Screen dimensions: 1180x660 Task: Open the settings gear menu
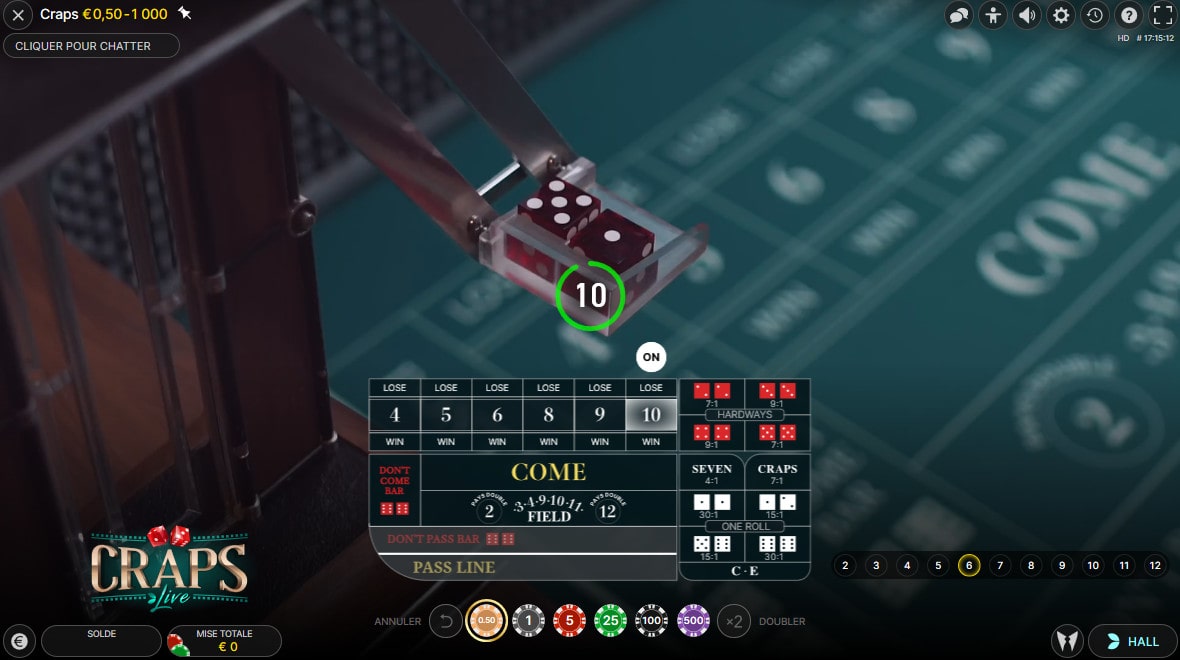point(1060,15)
